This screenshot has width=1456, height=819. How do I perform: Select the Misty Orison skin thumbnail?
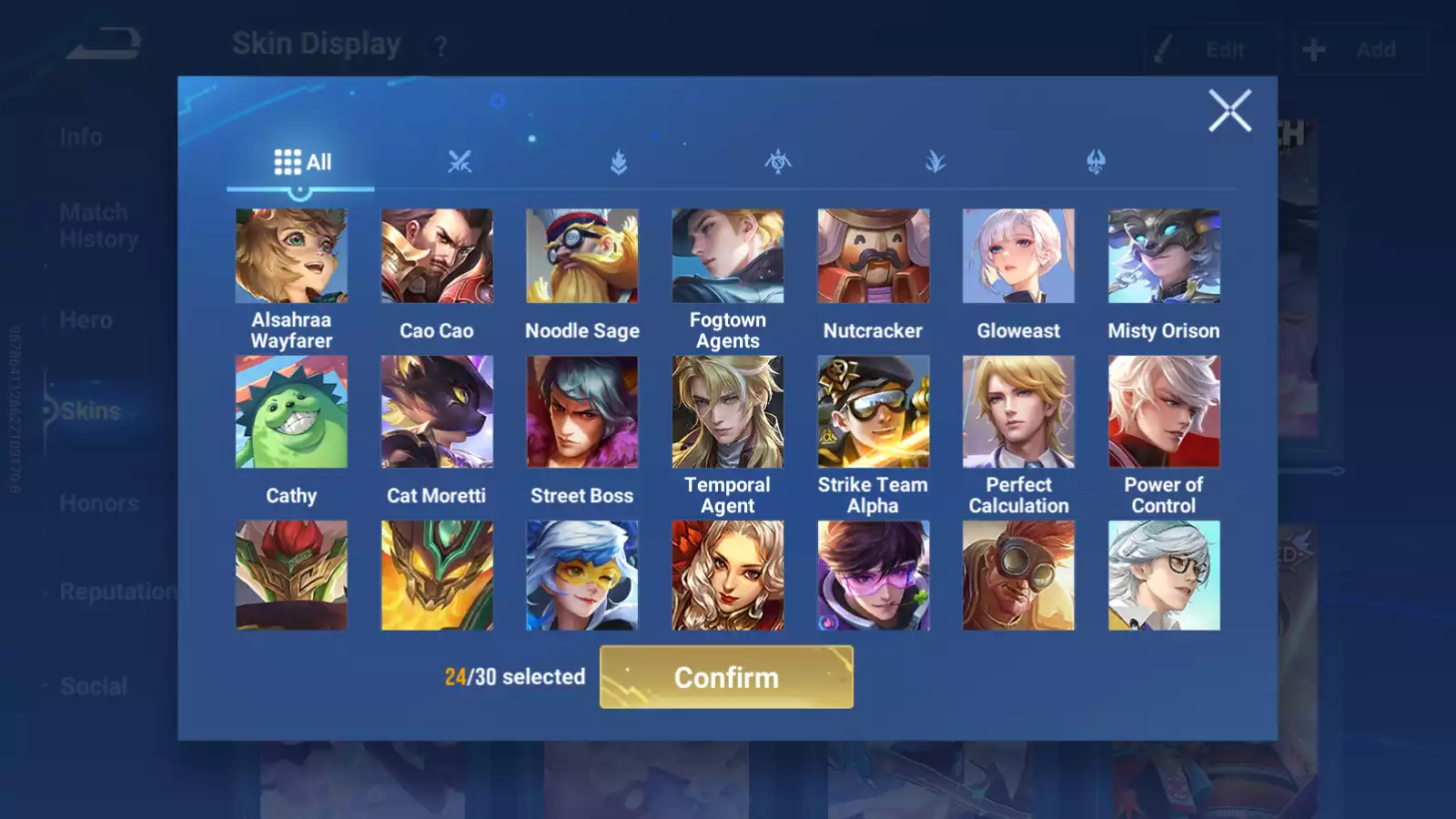pyautogui.click(x=1164, y=256)
